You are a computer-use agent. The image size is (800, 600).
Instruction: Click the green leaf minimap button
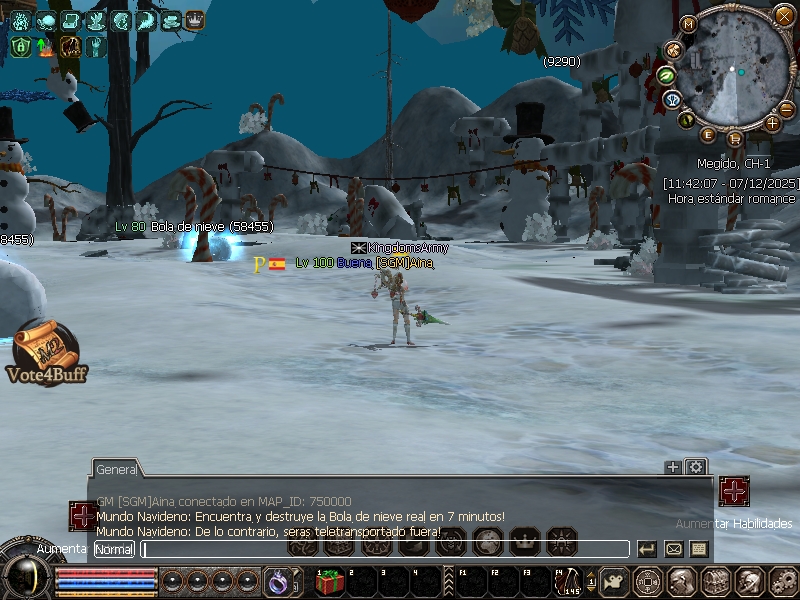pyautogui.click(x=666, y=75)
